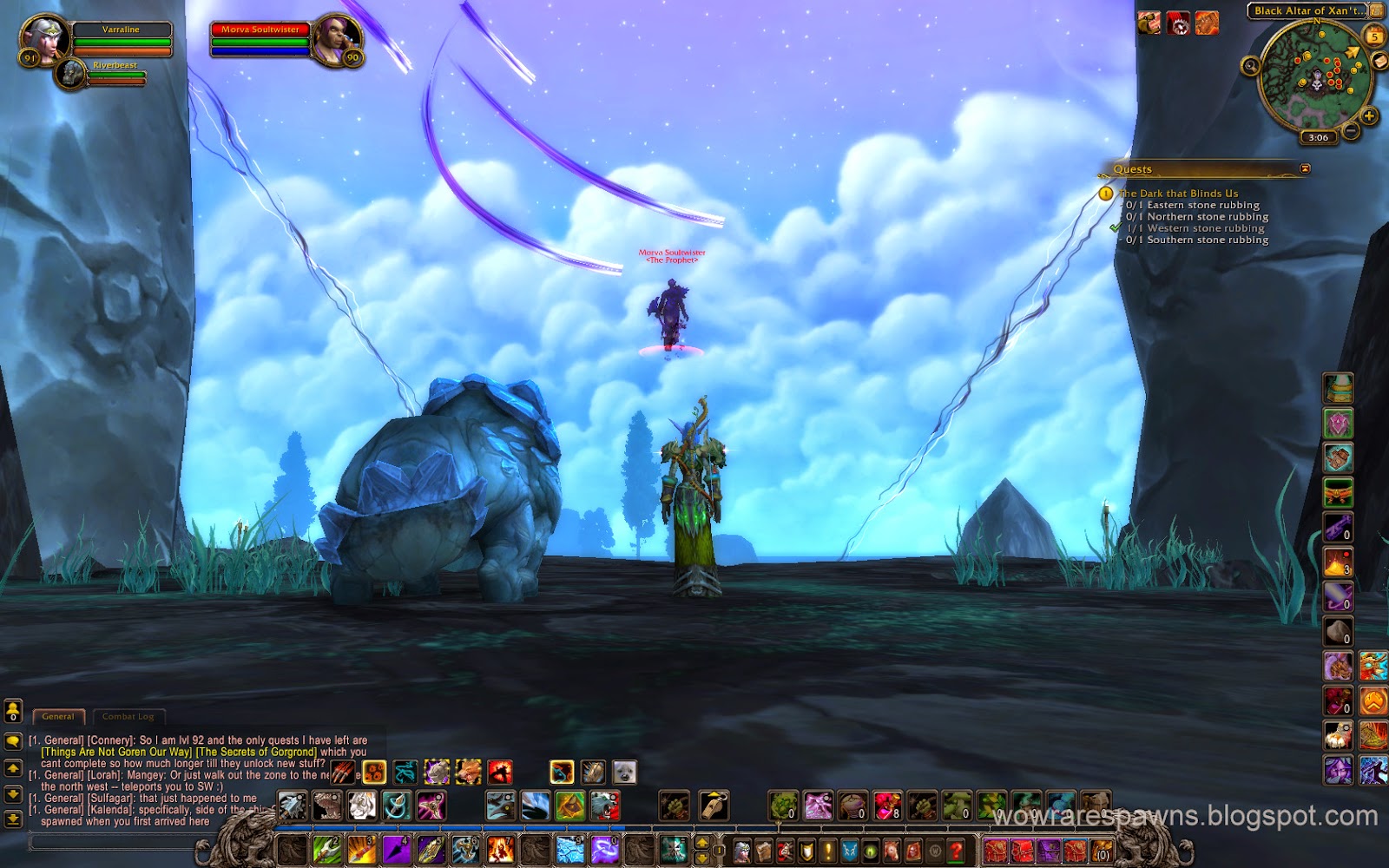
Task: Open minimap tracking options via magnifier icon
Action: pos(1249,67)
